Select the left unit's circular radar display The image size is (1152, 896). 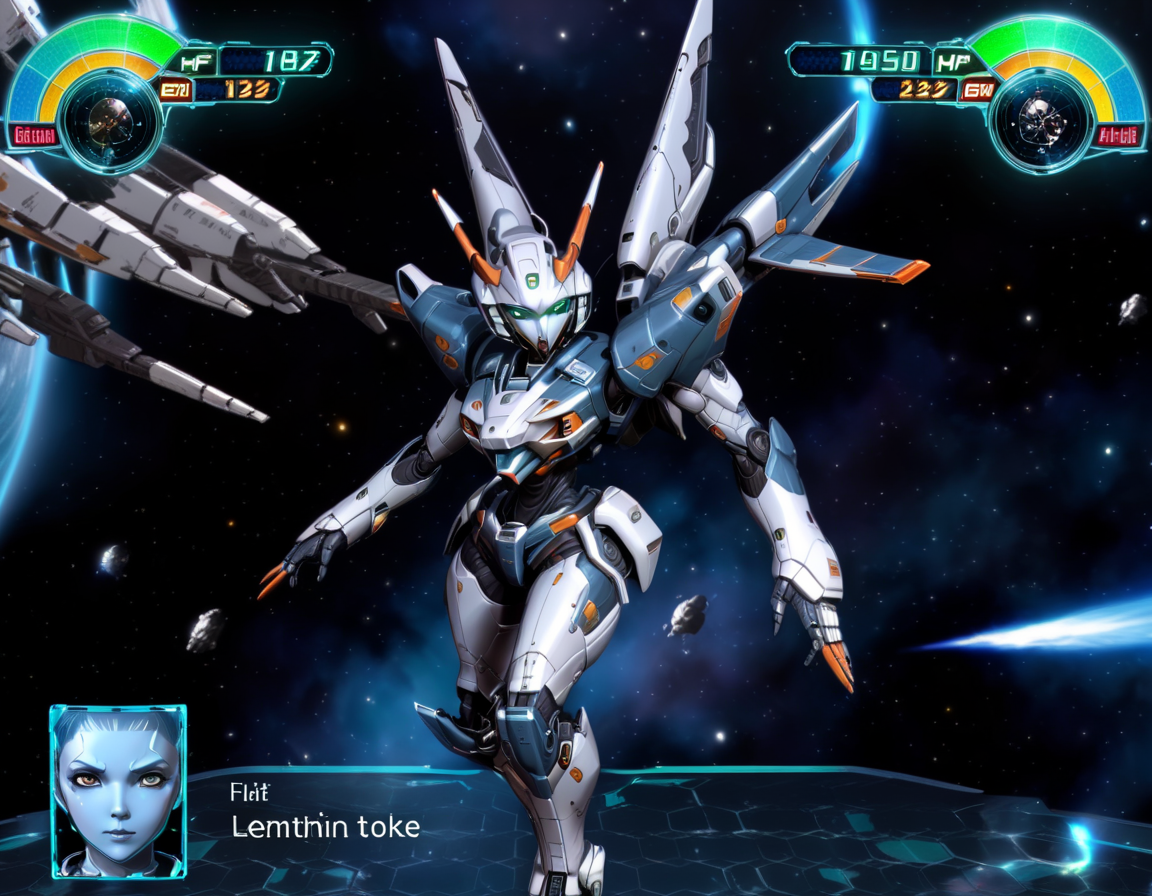coord(104,119)
